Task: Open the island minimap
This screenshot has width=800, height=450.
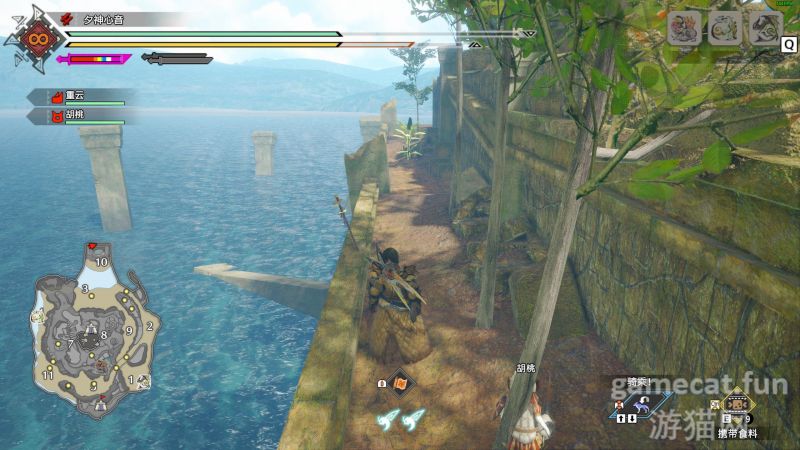Action: [x=91, y=337]
